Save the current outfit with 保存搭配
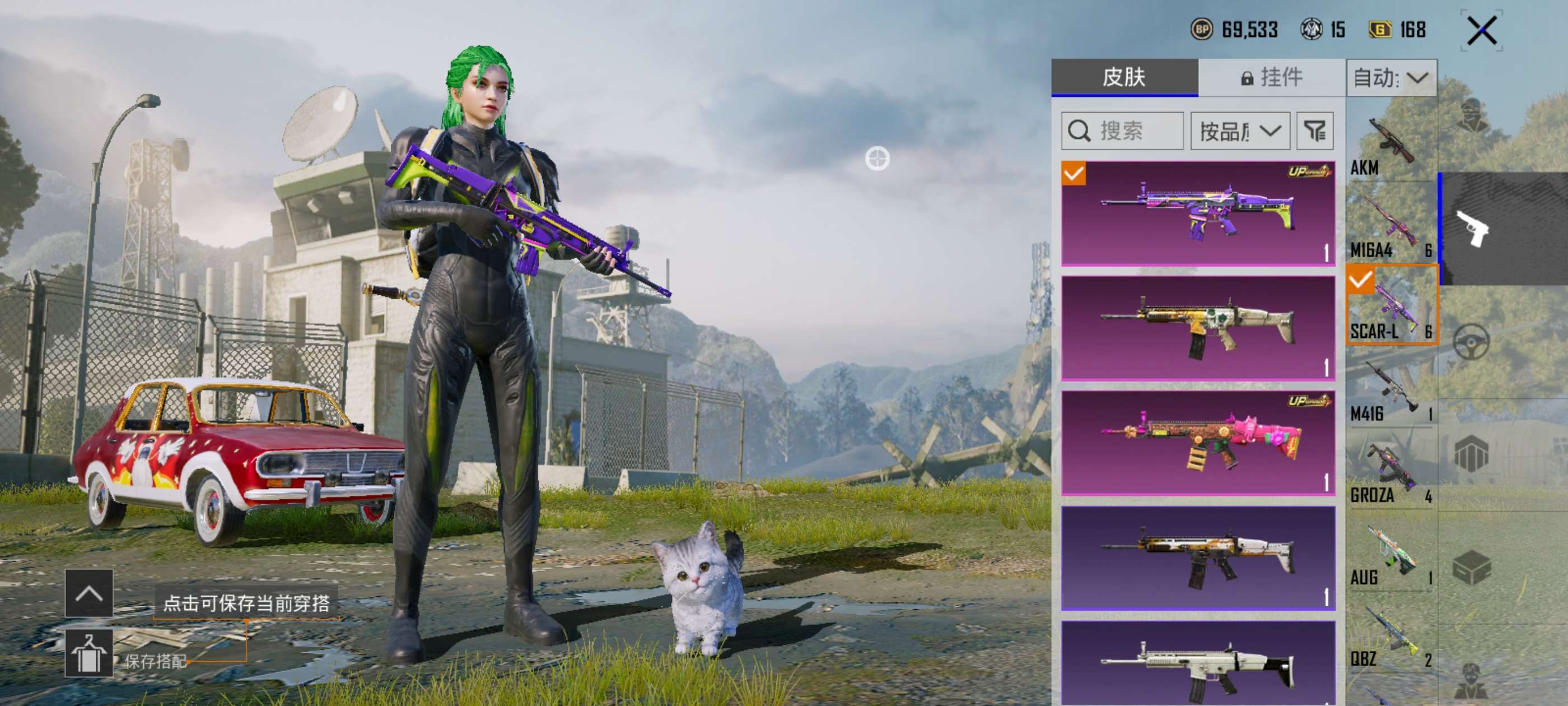Screen dimensions: 1568x706 coord(90,654)
